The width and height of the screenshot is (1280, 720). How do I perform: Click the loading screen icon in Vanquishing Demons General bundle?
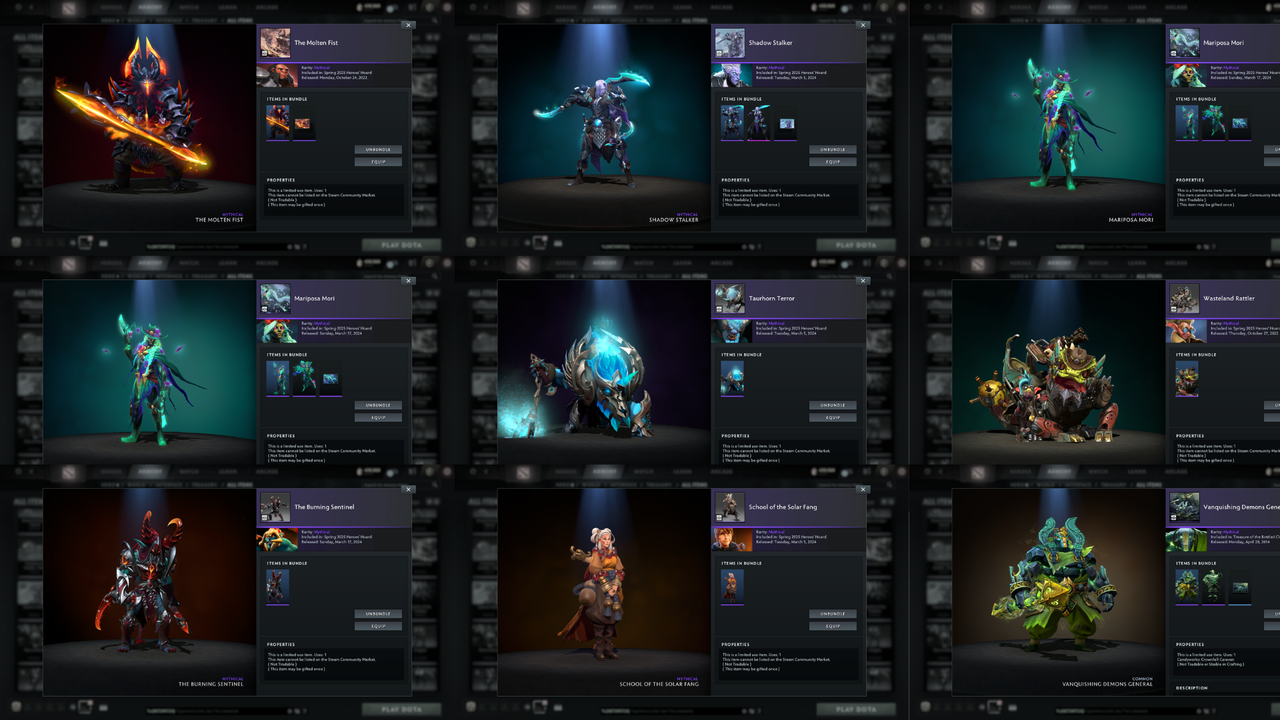coord(1240,588)
